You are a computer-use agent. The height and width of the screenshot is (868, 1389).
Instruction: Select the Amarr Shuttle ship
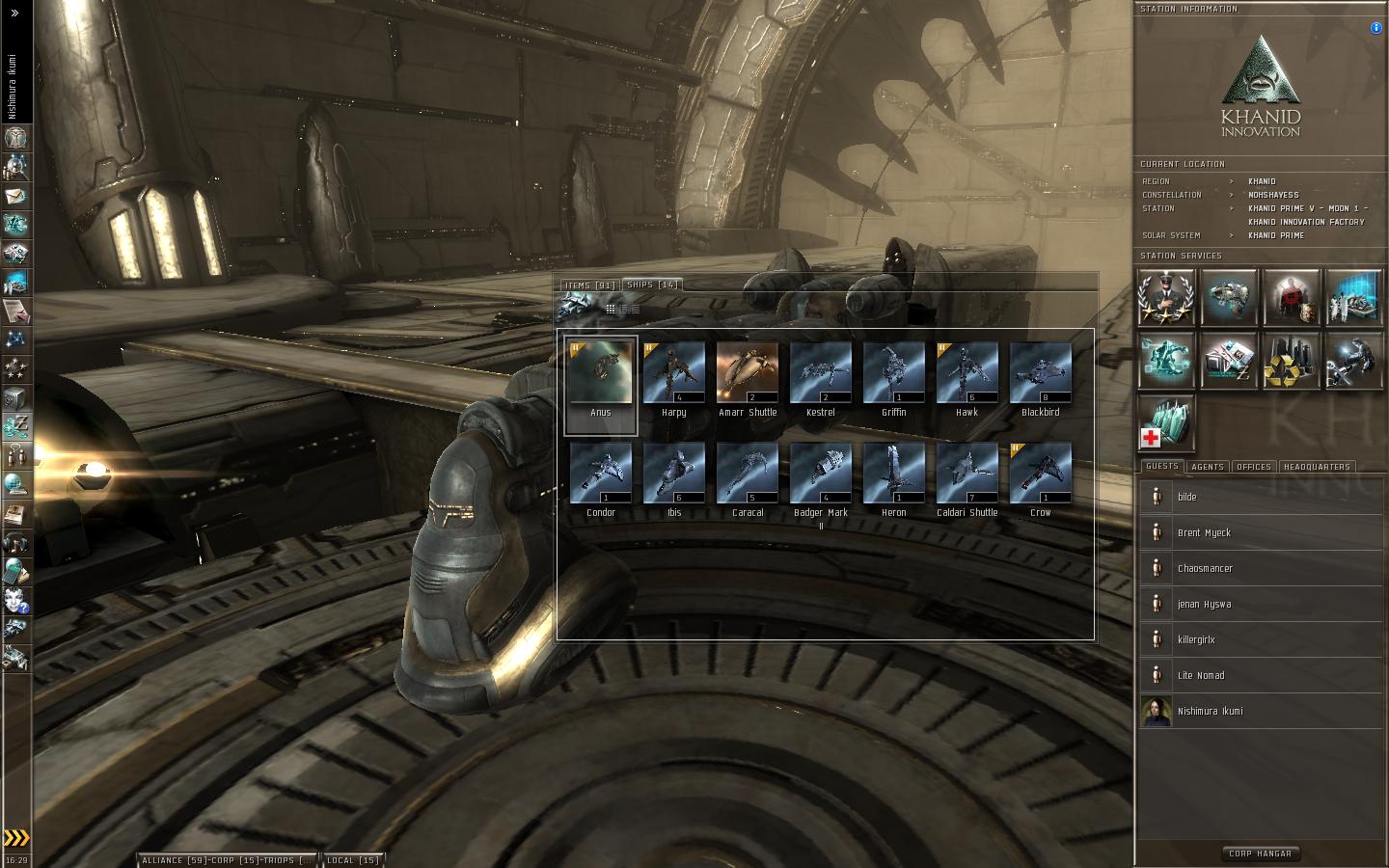click(x=748, y=374)
